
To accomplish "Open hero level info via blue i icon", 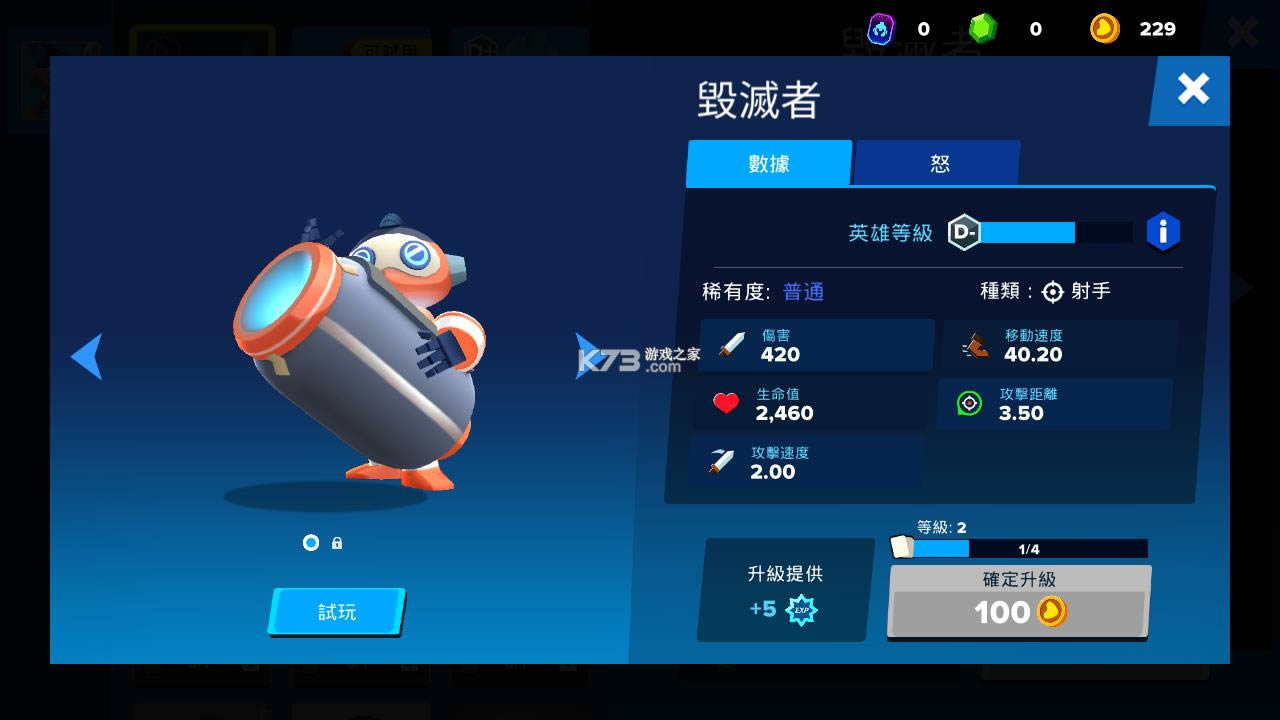I will pos(1163,232).
